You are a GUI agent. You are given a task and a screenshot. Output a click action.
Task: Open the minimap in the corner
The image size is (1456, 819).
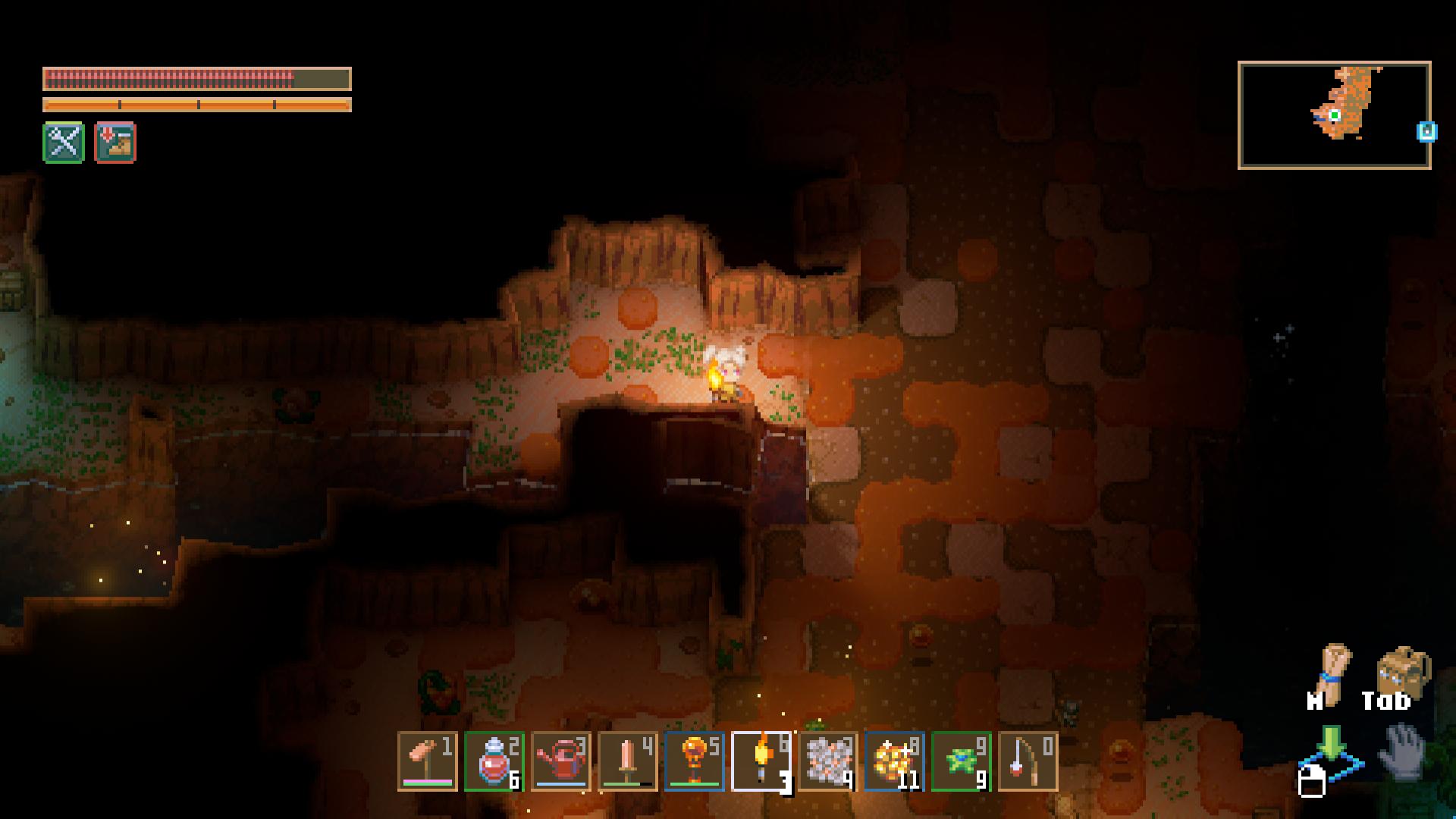pyautogui.click(x=1334, y=115)
